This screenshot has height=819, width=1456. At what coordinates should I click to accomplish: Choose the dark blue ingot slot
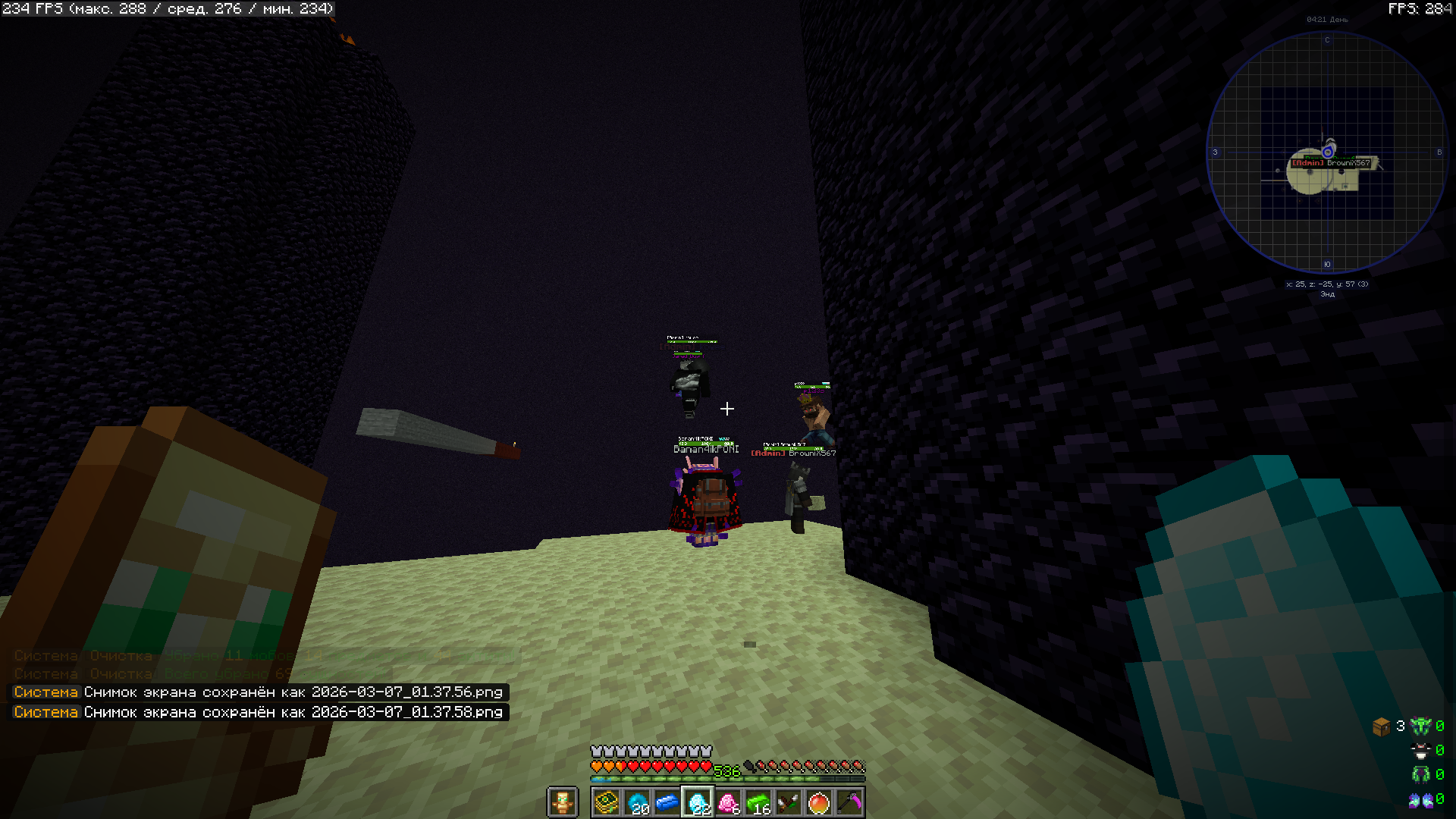click(x=667, y=802)
